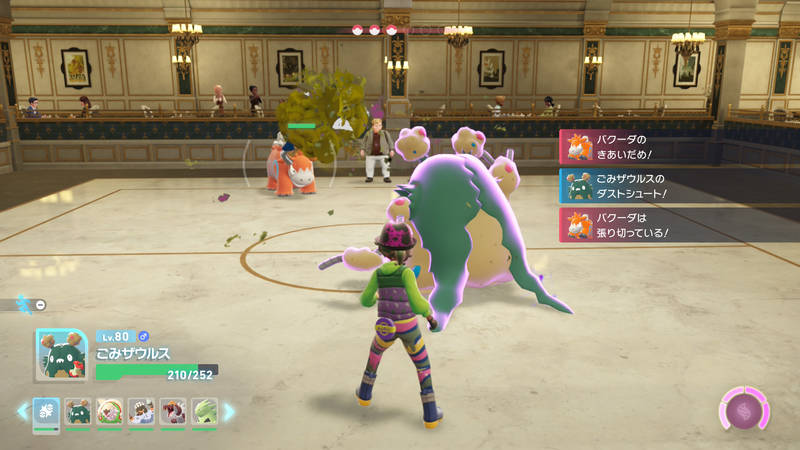Image resolution: width=800 pixels, height=450 pixels.
Task: Click the party bar's right arrow
Action: [229, 411]
